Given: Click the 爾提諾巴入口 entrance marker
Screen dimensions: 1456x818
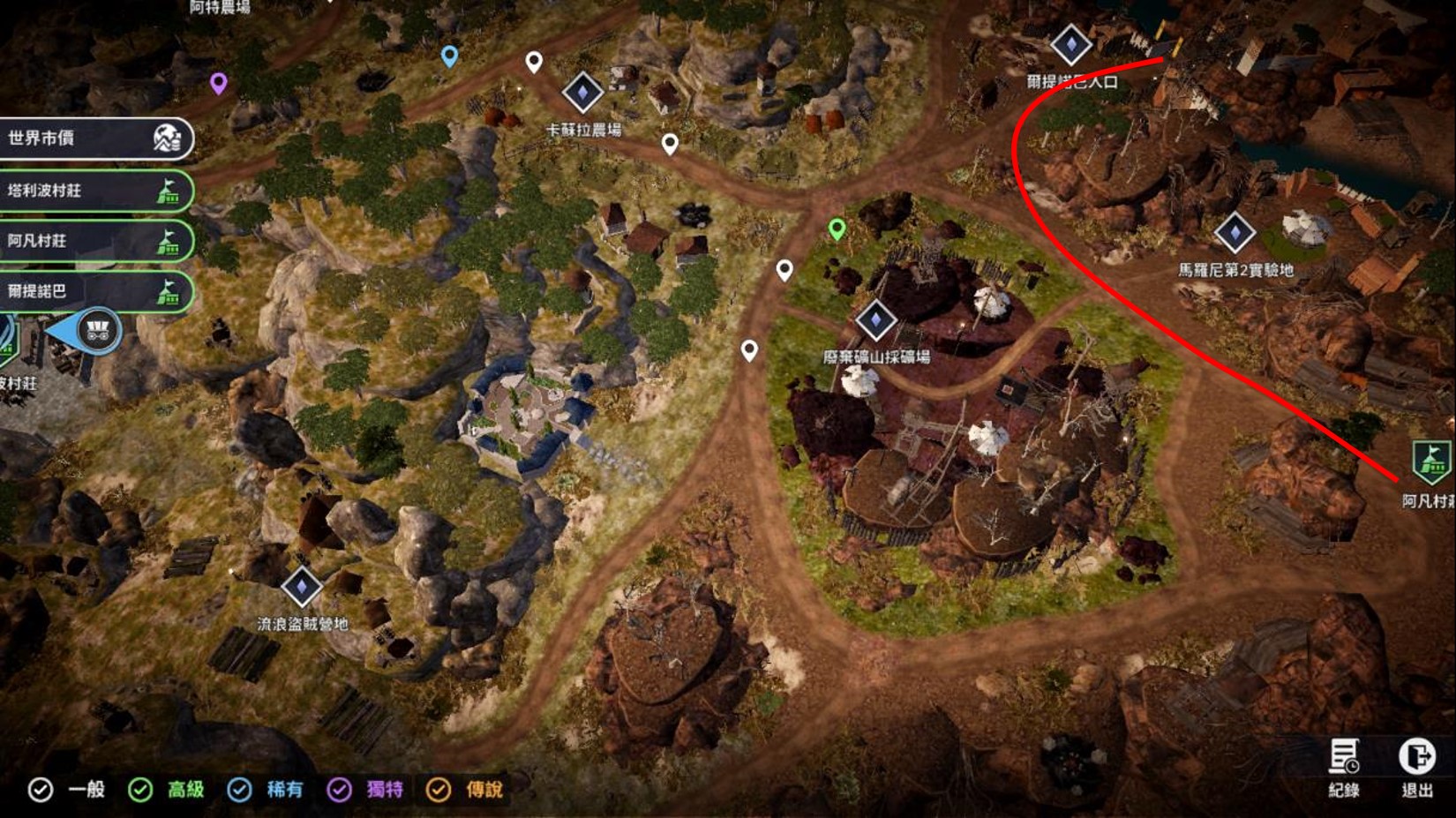Looking at the screenshot, I should (1070, 43).
